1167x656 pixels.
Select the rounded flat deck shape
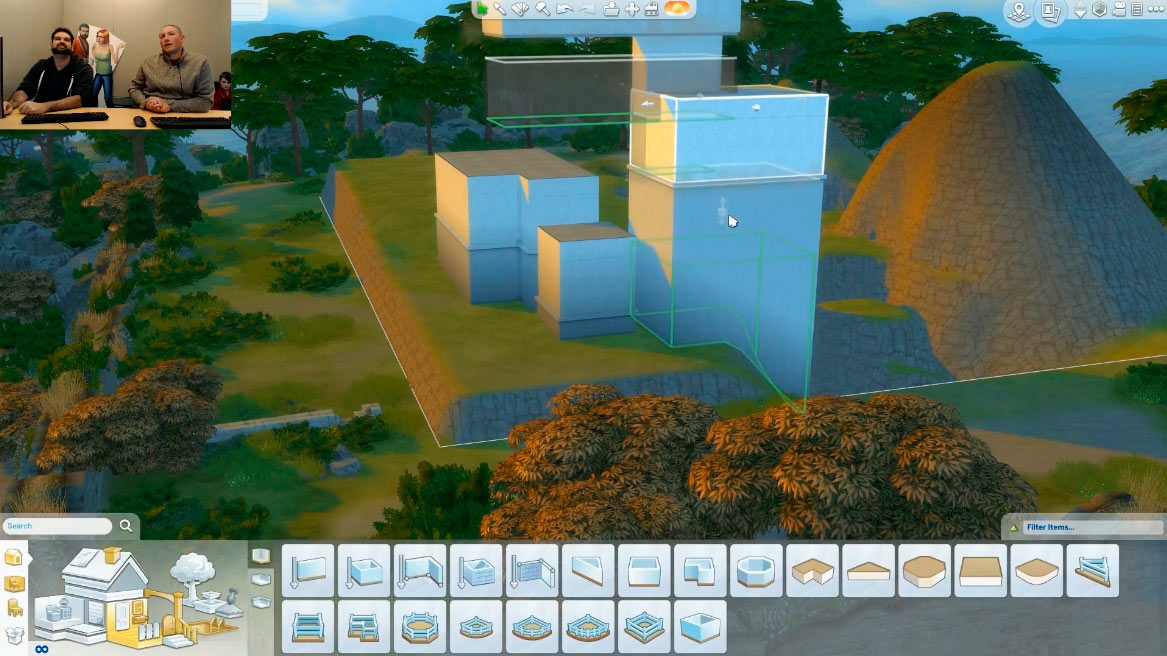1036,571
